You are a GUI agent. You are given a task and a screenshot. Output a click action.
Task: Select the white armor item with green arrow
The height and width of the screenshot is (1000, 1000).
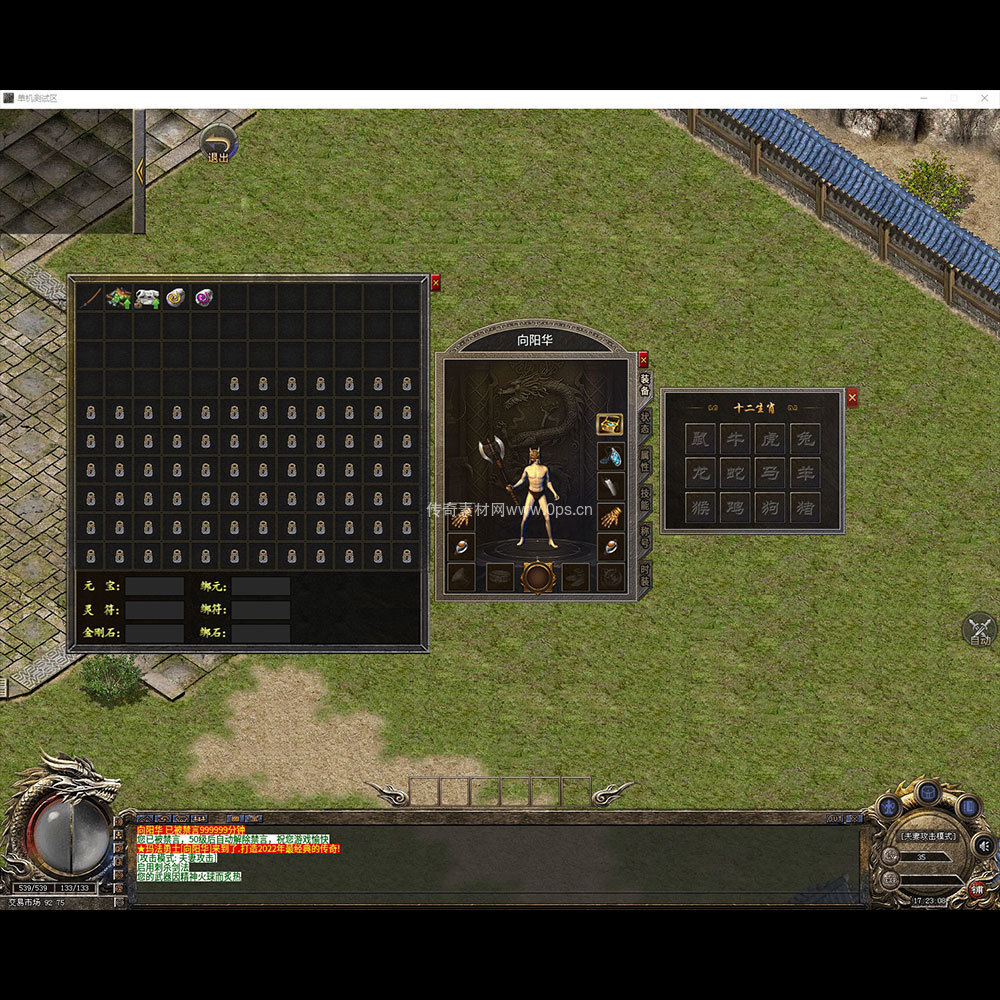tap(148, 297)
